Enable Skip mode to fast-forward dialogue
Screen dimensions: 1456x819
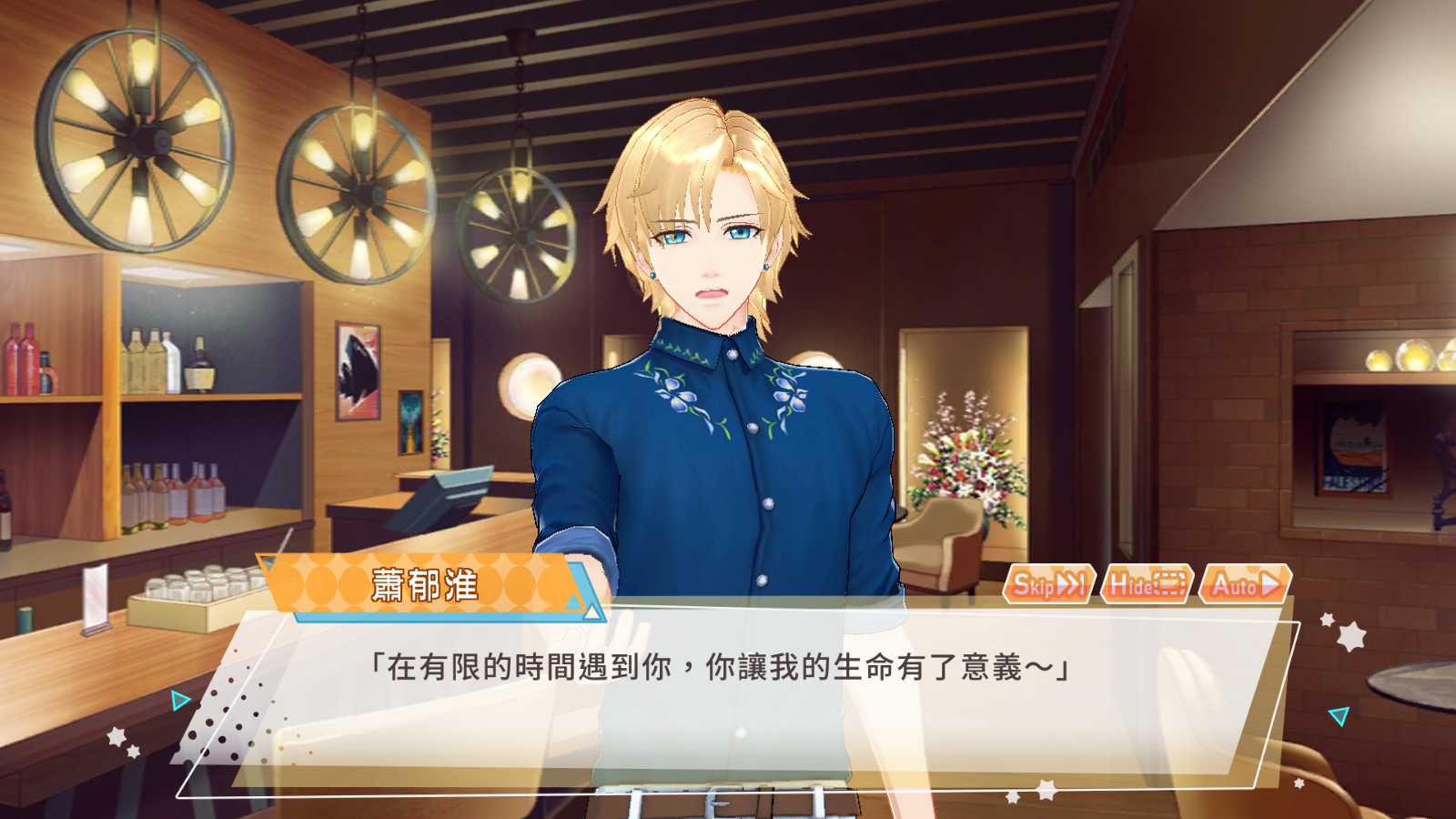(x=1048, y=583)
